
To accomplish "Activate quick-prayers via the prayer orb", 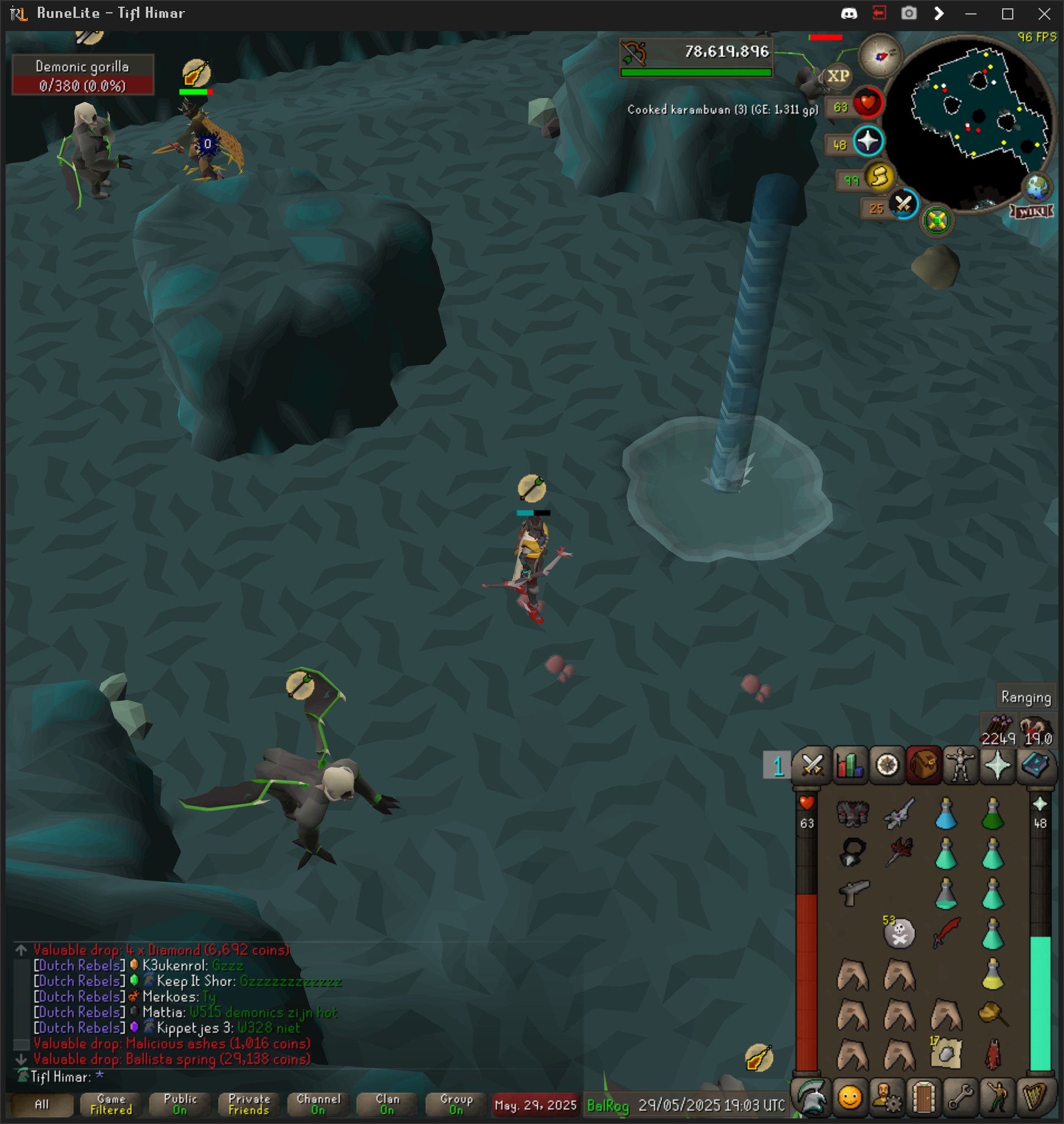I will pyautogui.click(x=868, y=142).
